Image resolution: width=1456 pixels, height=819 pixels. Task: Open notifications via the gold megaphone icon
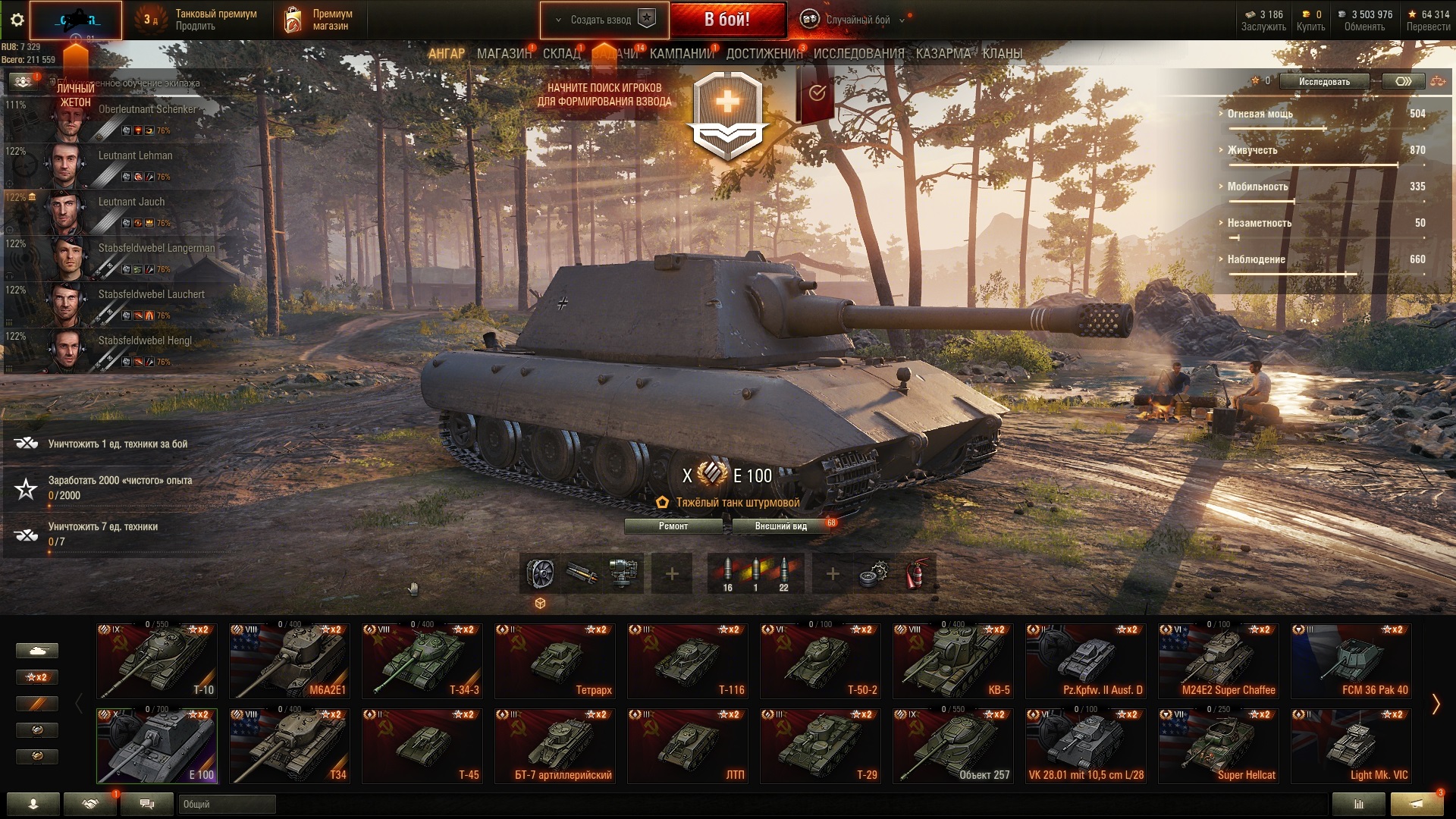point(1415,804)
